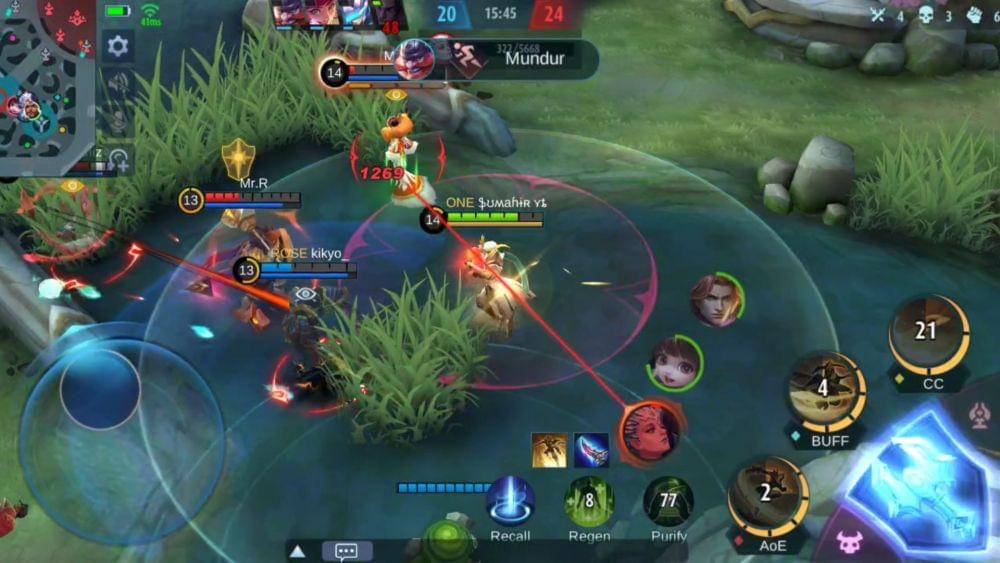
Task: Trigger the AoE skill
Action: pyautogui.click(x=767, y=495)
